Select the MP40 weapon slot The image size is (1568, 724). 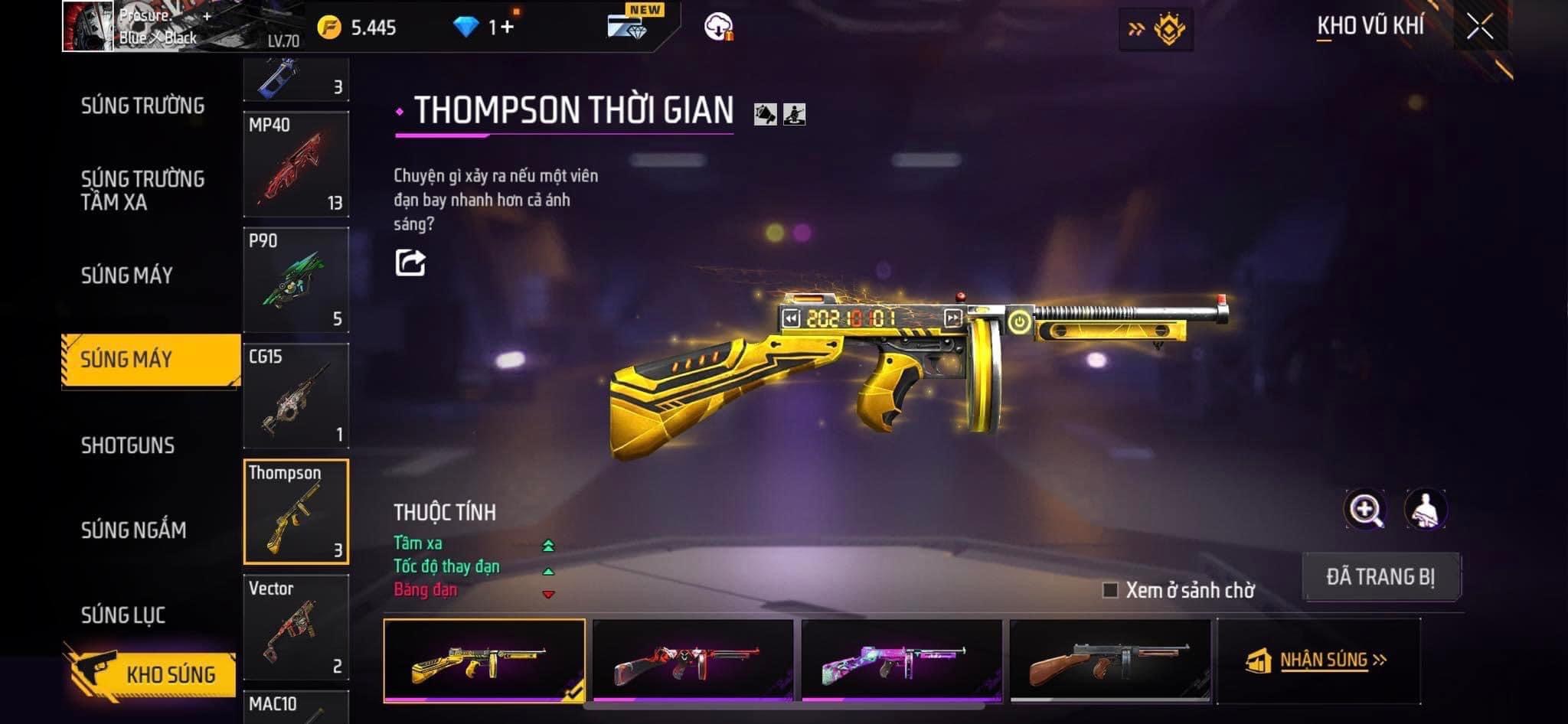point(296,165)
